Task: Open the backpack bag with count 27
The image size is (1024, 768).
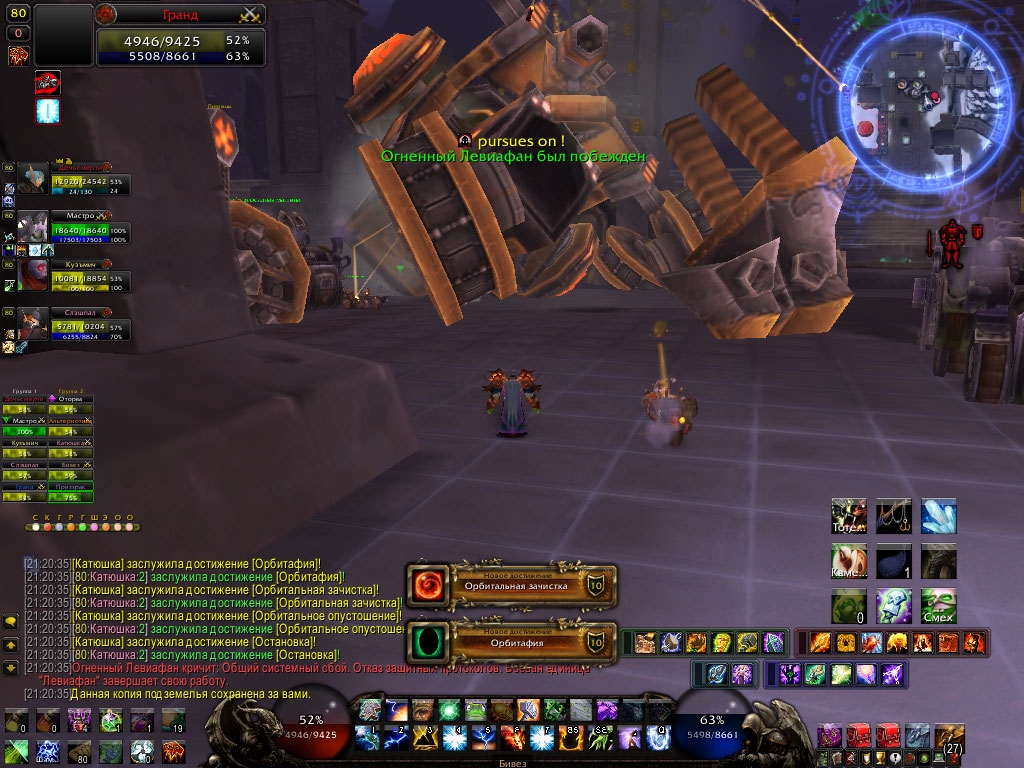Action: (x=949, y=739)
